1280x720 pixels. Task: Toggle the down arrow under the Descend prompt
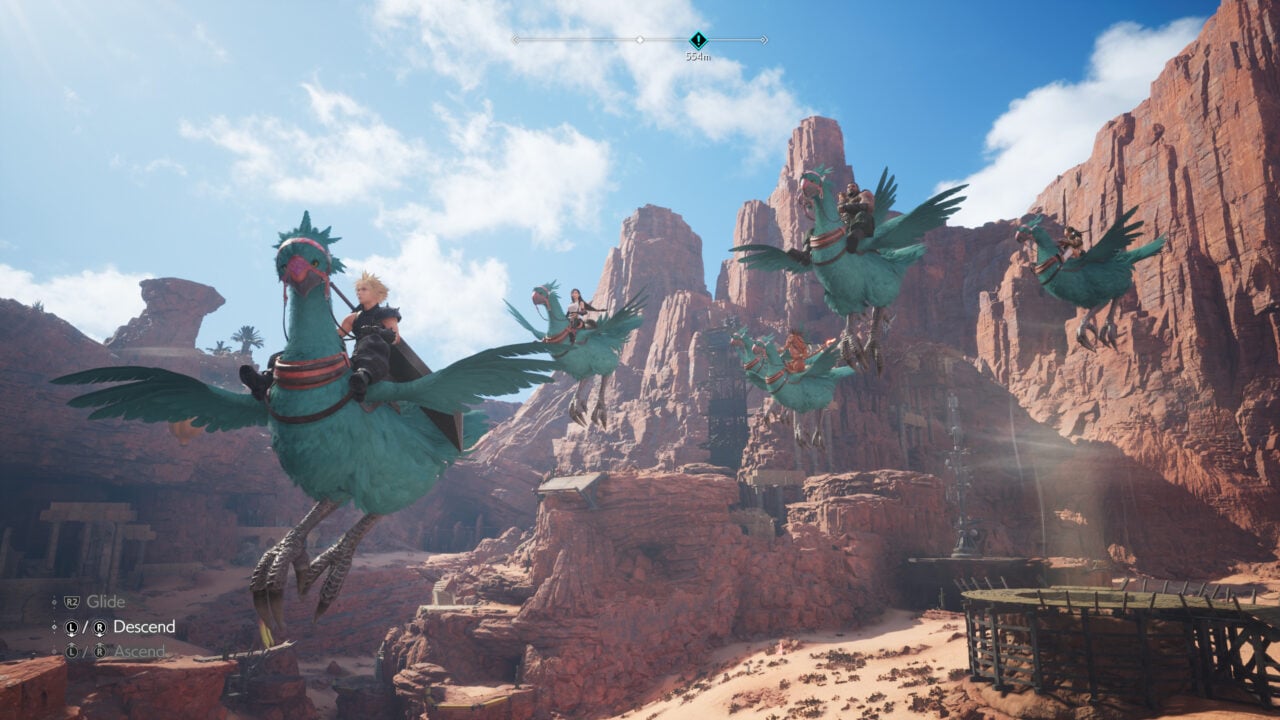click(x=72, y=635)
